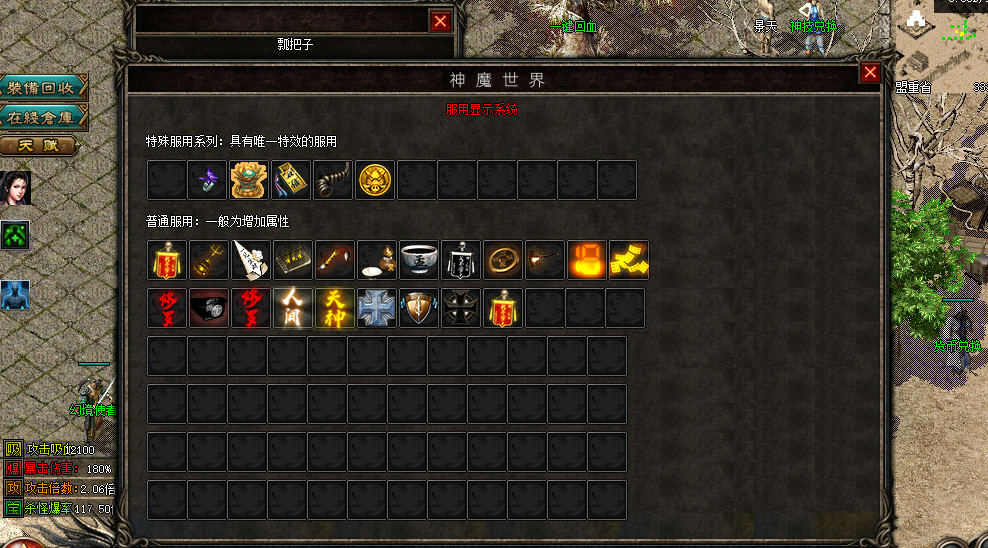
Task: Close the 神魔世界 window
Action: [870, 73]
